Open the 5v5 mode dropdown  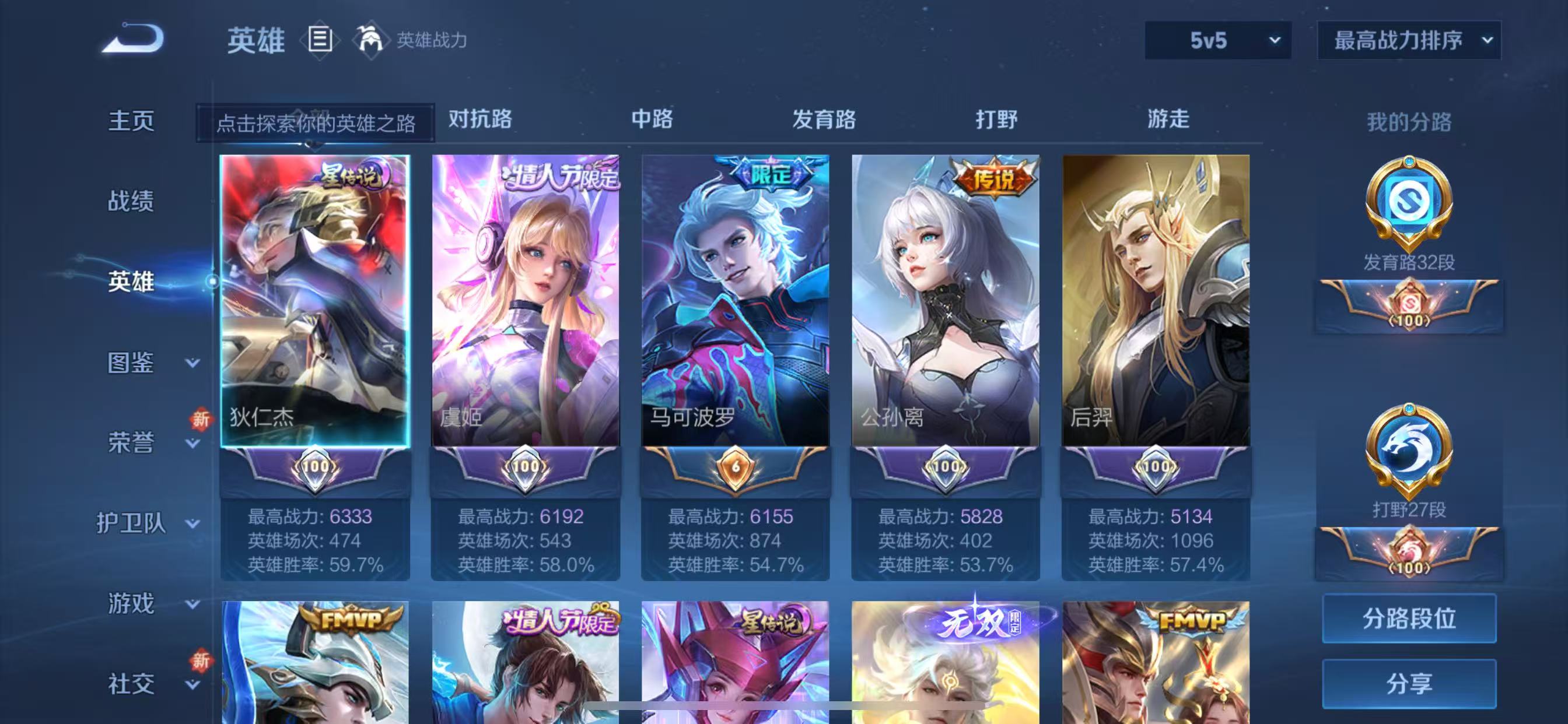(x=1217, y=41)
